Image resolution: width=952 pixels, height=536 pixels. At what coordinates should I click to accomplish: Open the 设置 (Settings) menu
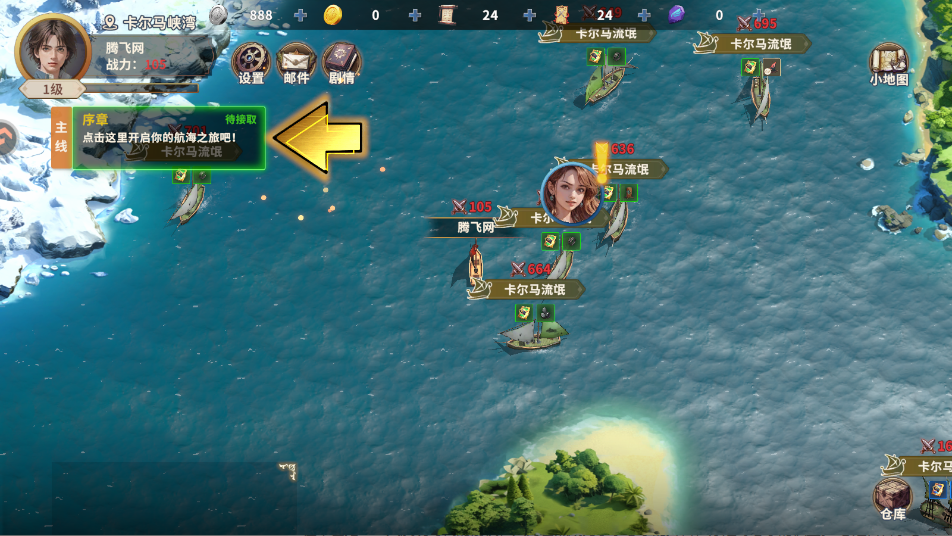click(251, 60)
